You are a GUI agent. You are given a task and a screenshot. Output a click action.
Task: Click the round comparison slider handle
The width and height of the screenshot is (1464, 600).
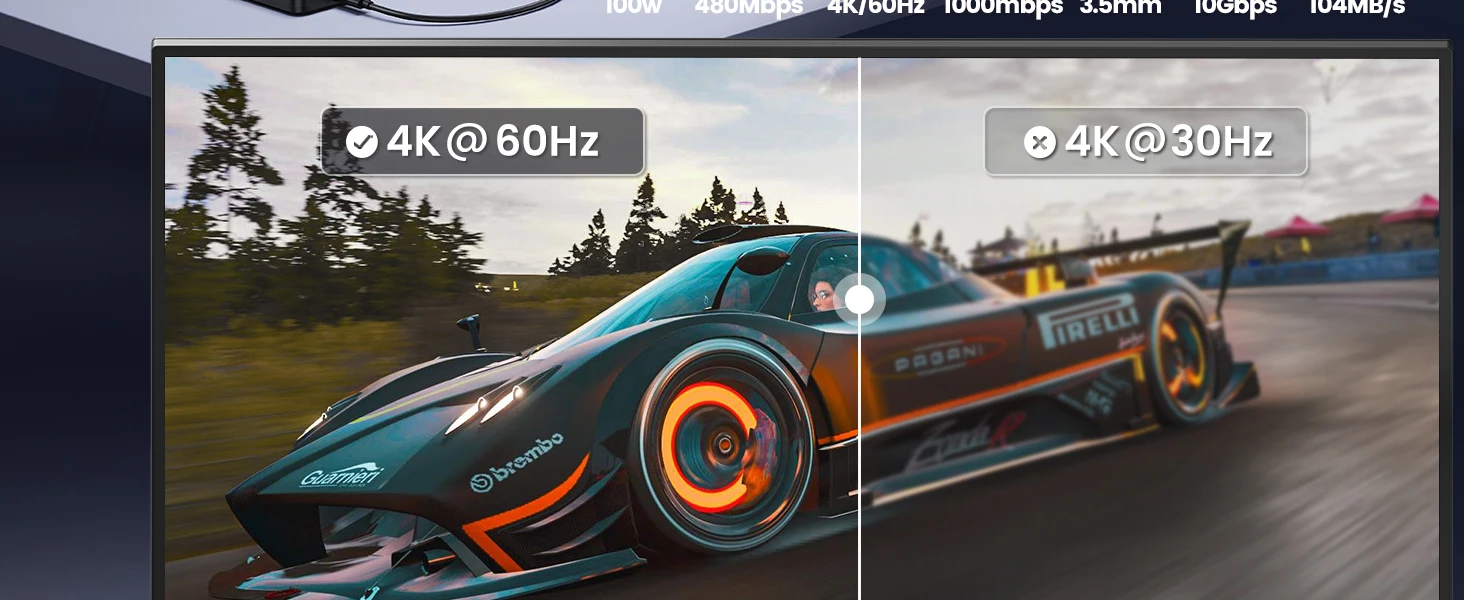point(859,299)
